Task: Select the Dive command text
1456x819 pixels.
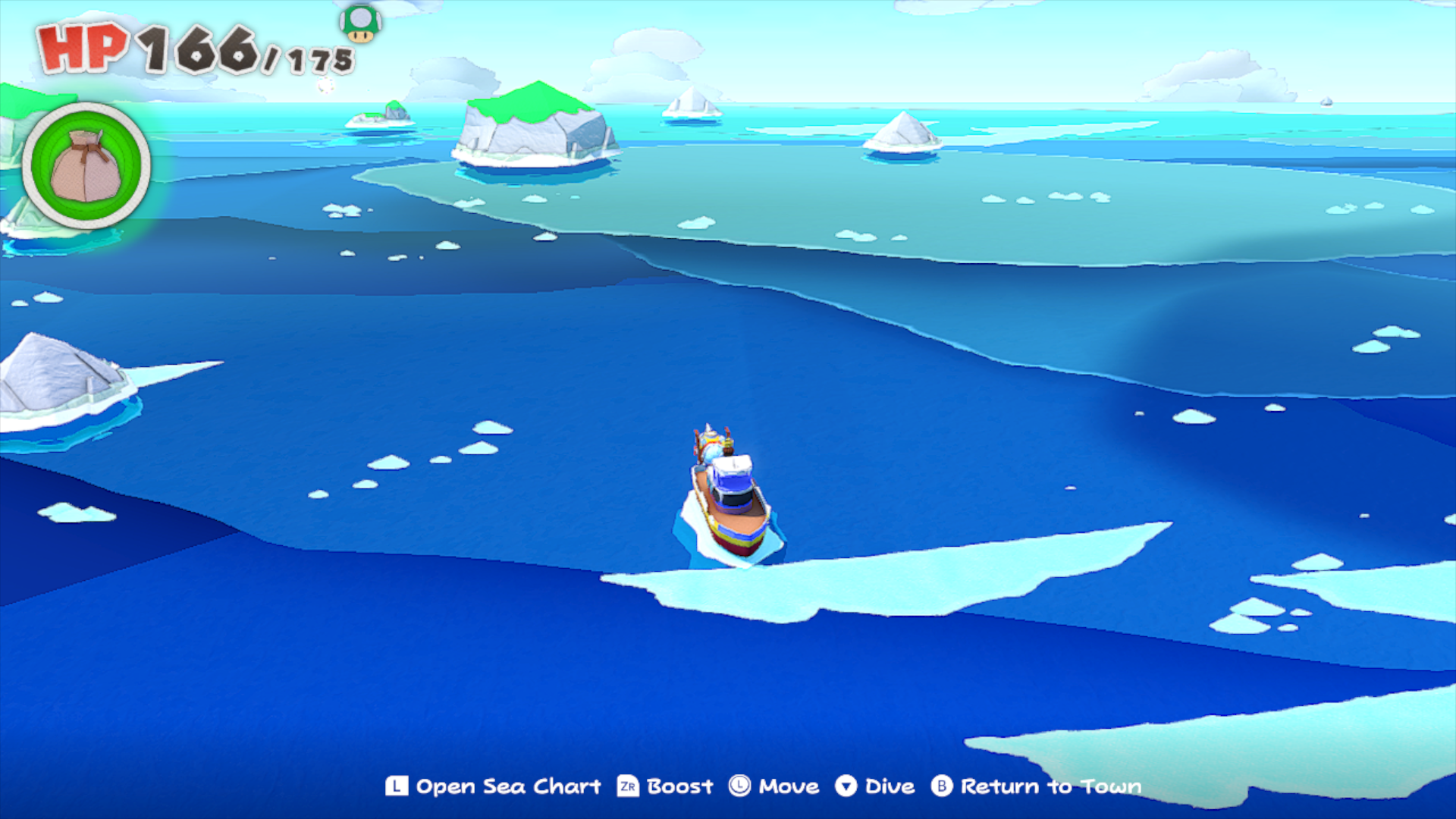Action: 887,786
